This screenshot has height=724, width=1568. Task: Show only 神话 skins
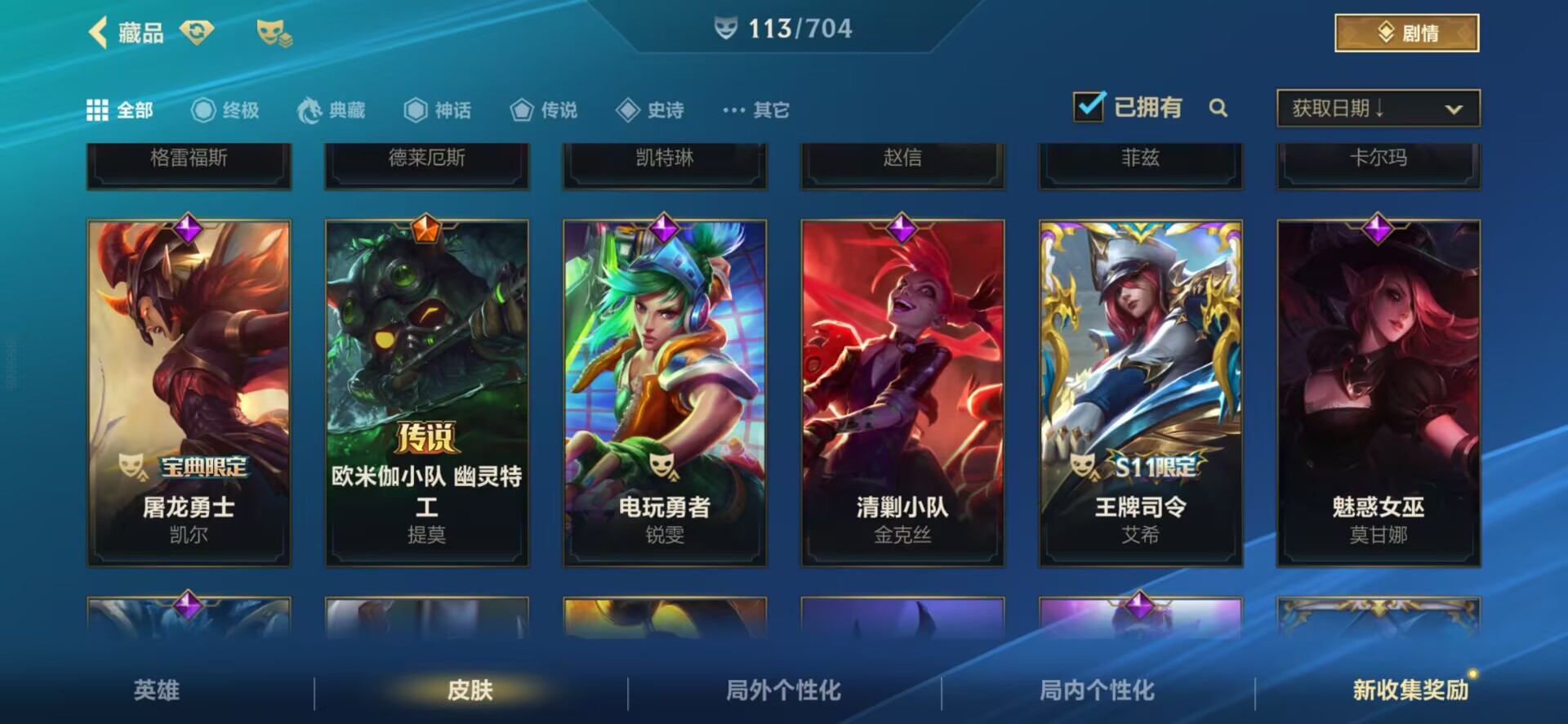coord(438,110)
